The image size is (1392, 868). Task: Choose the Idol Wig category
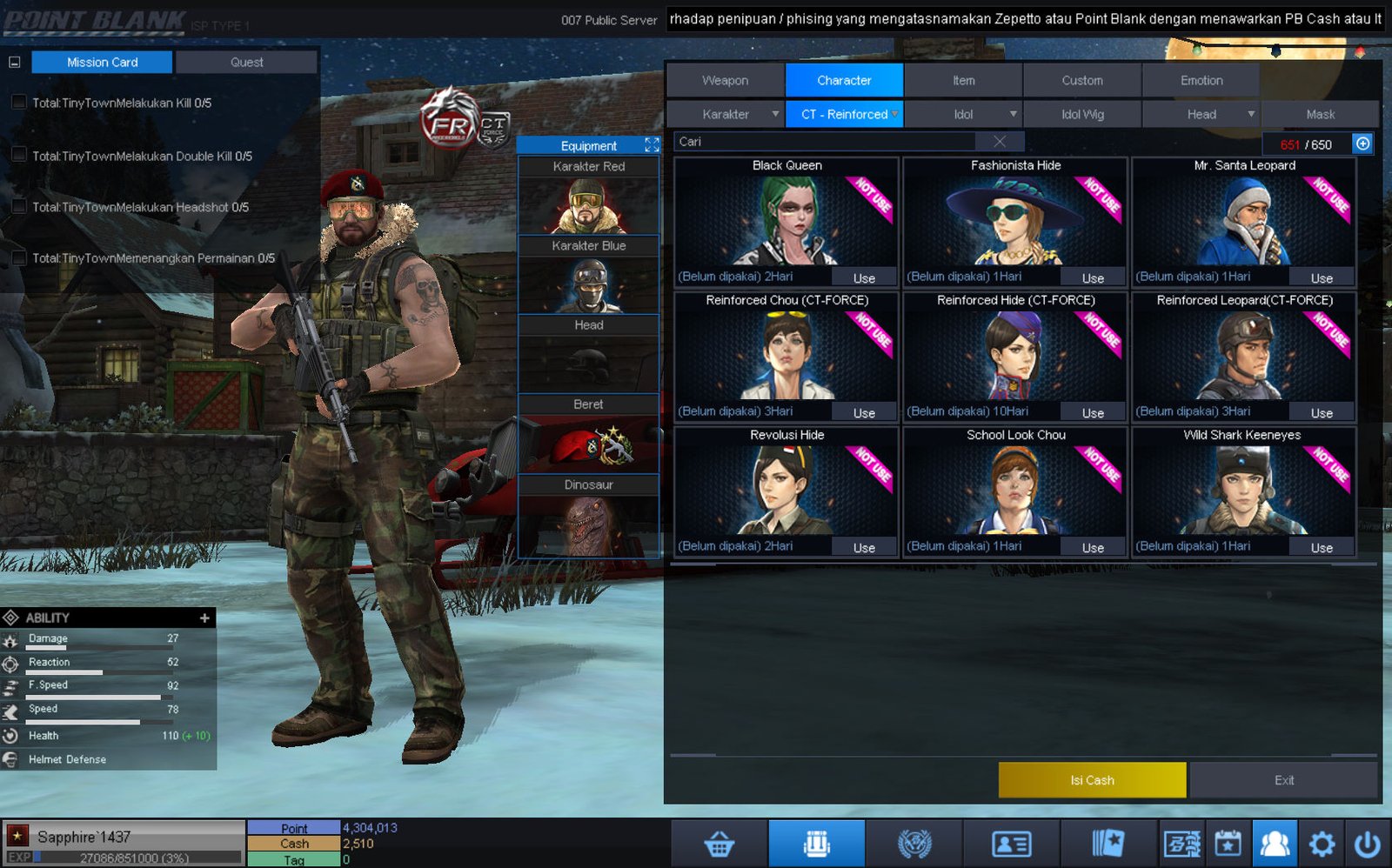[1082, 114]
